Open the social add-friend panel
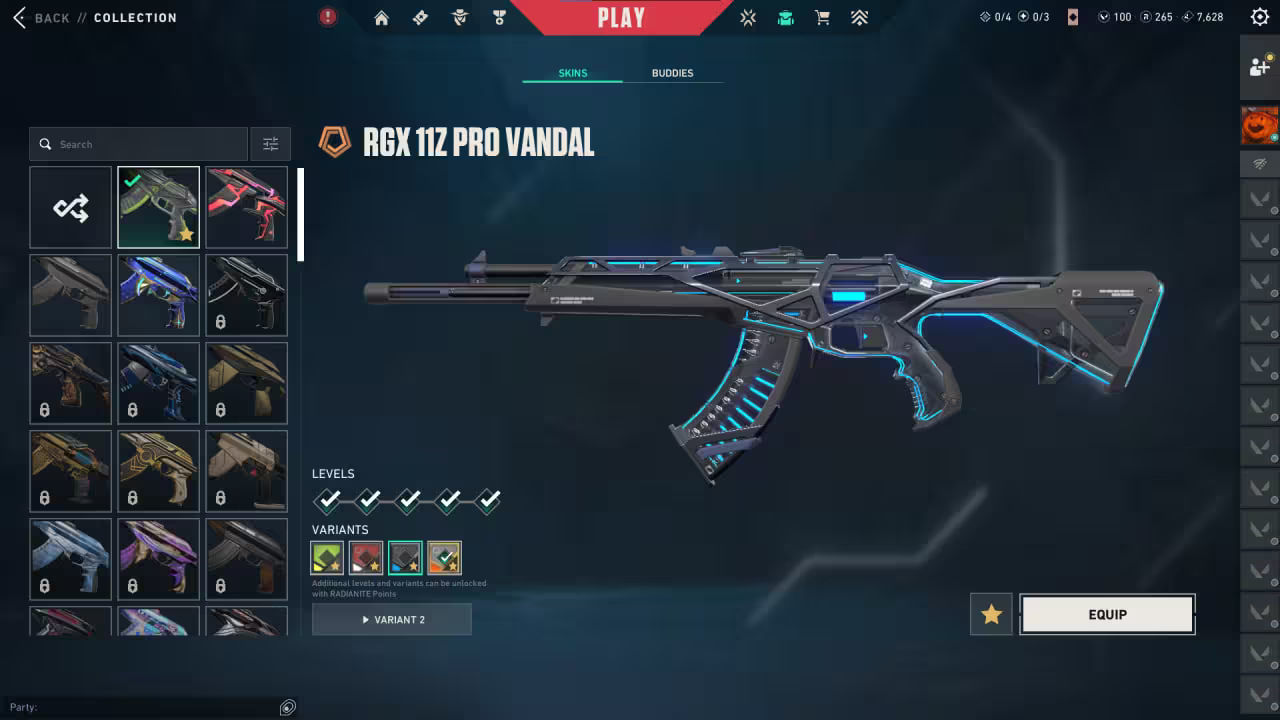 pyautogui.click(x=1259, y=65)
